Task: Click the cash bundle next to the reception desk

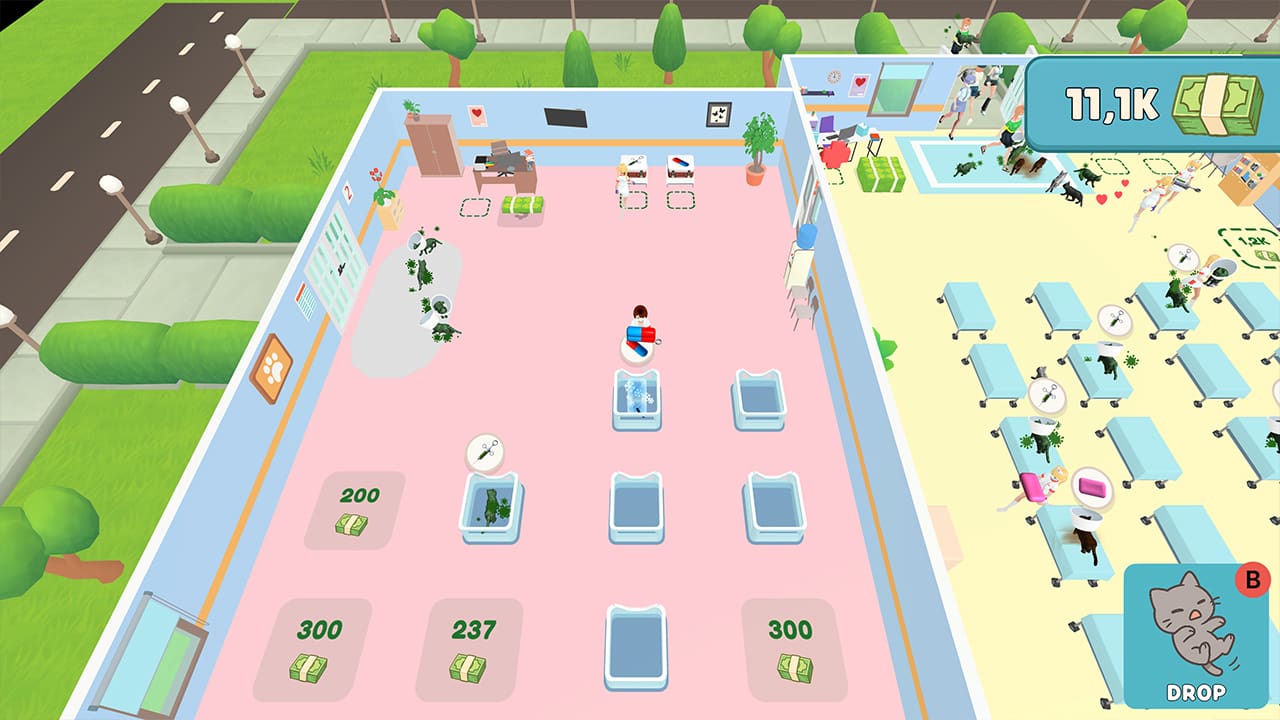Action: coord(522,203)
